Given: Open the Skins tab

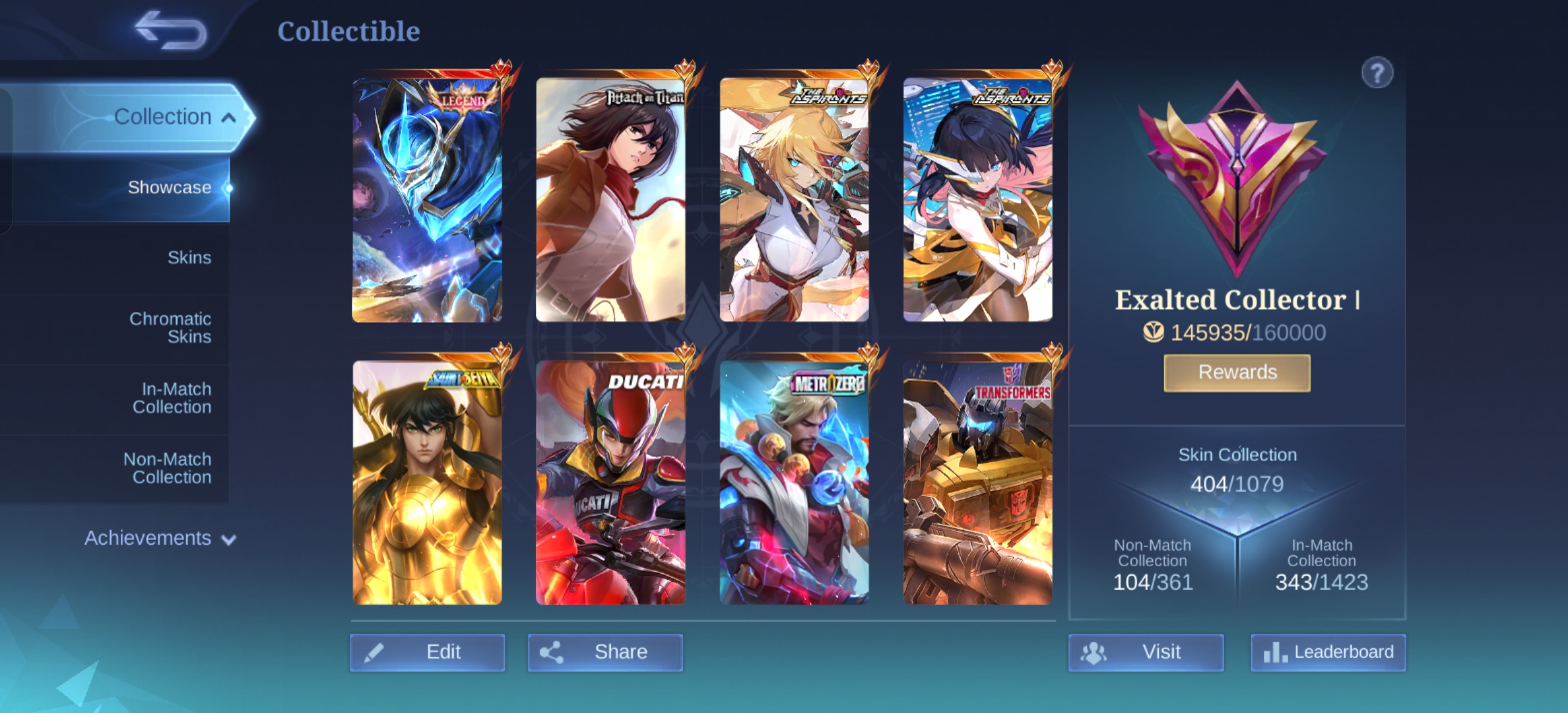Looking at the screenshot, I should (189, 257).
